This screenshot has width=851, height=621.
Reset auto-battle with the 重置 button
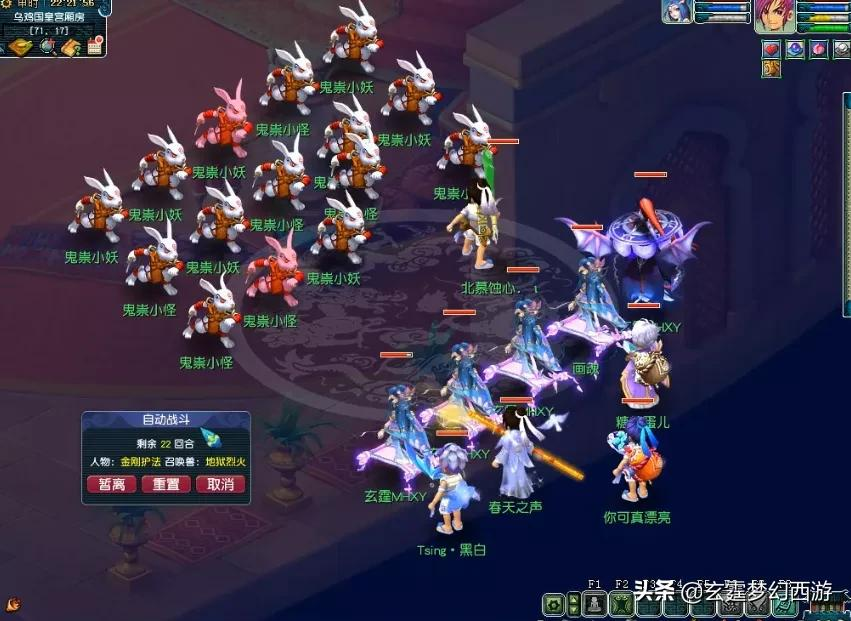click(x=166, y=484)
